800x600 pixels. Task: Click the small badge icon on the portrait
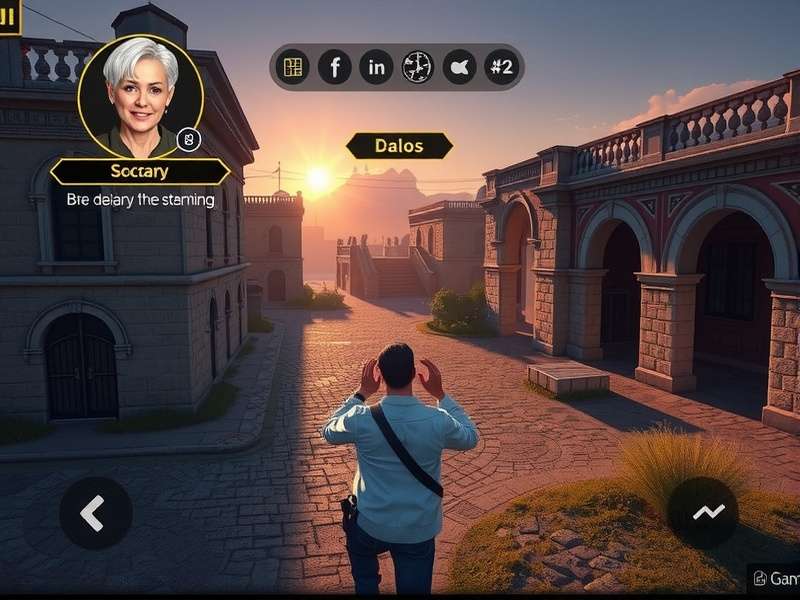(x=189, y=140)
